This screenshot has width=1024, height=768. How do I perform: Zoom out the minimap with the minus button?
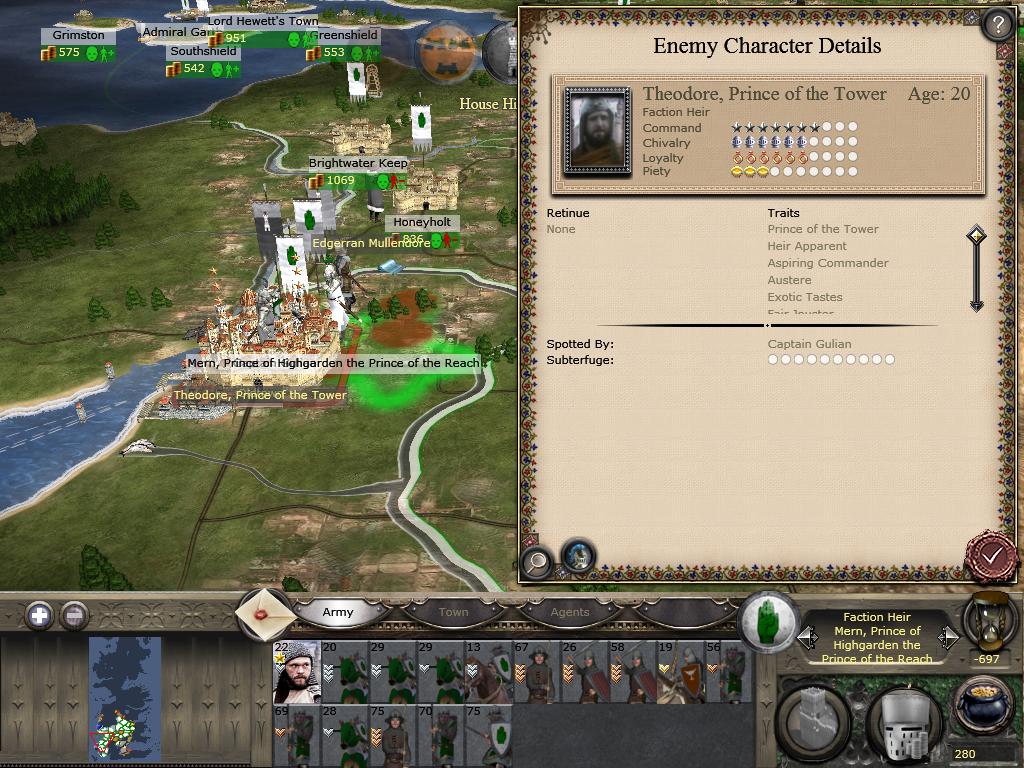pyautogui.click(x=74, y=615)
